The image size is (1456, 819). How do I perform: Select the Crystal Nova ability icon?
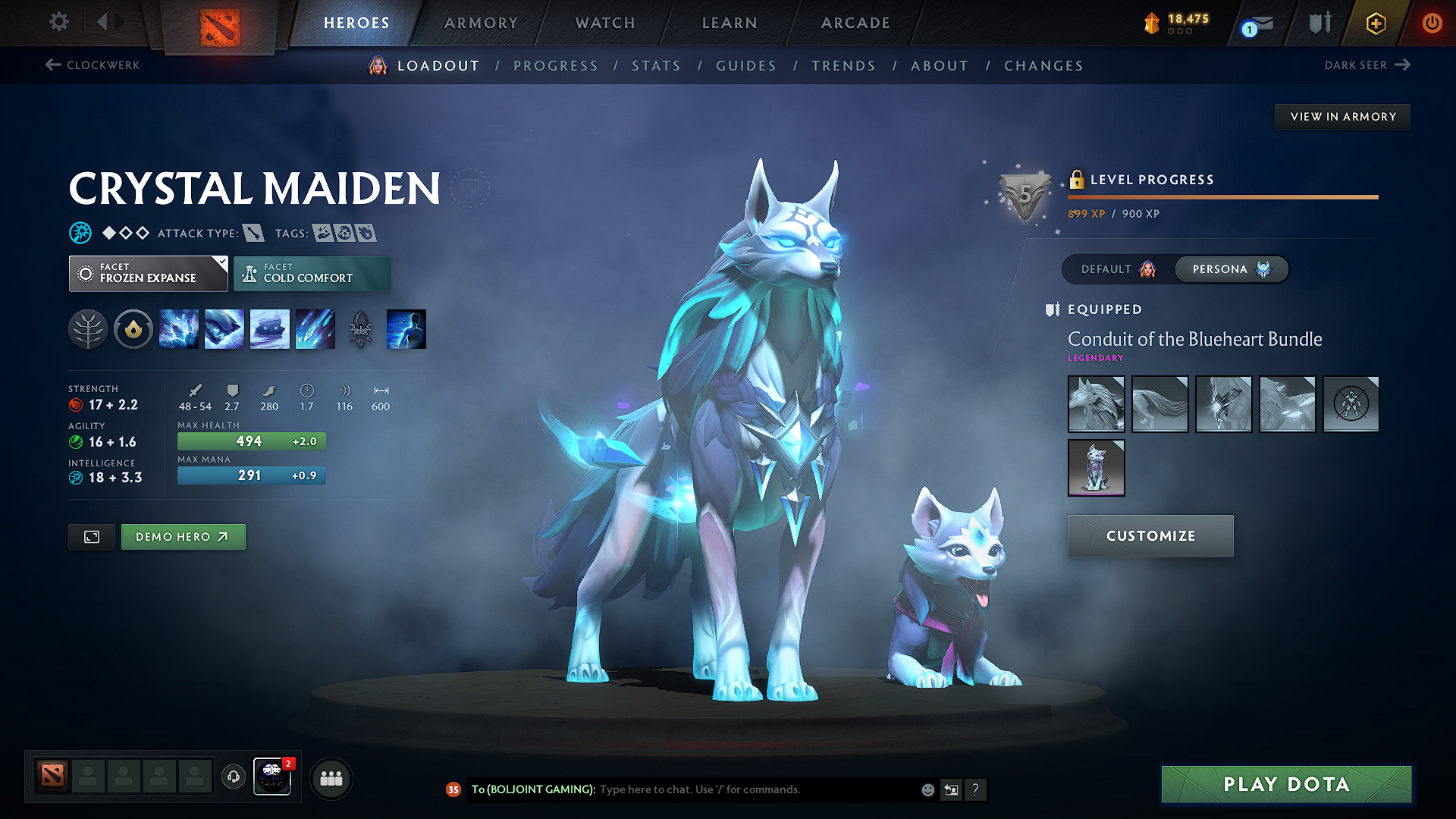[179, 328]
